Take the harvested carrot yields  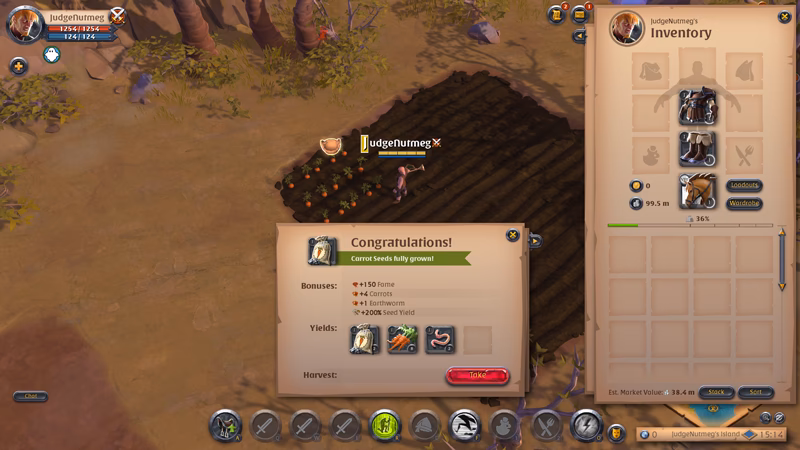click(x=477, y=375)
